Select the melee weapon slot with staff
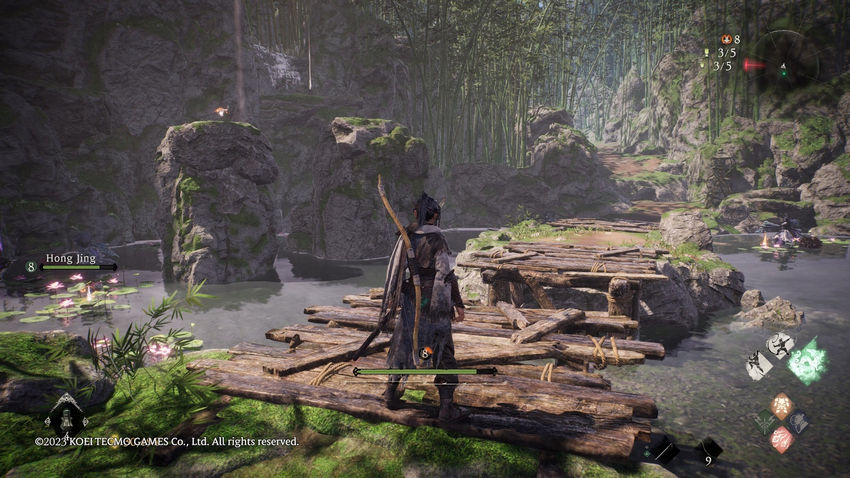 (x=664, y=451)
